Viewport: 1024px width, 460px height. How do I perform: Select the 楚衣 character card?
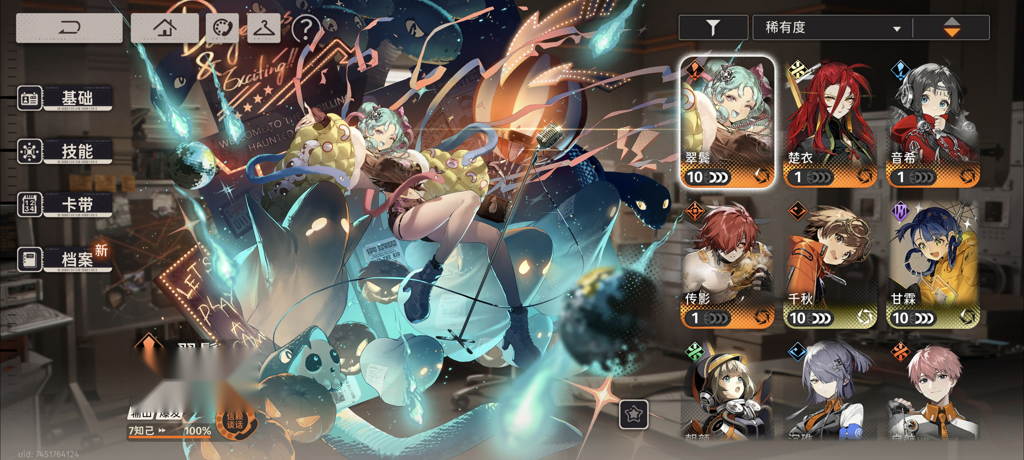pos(830,122)
